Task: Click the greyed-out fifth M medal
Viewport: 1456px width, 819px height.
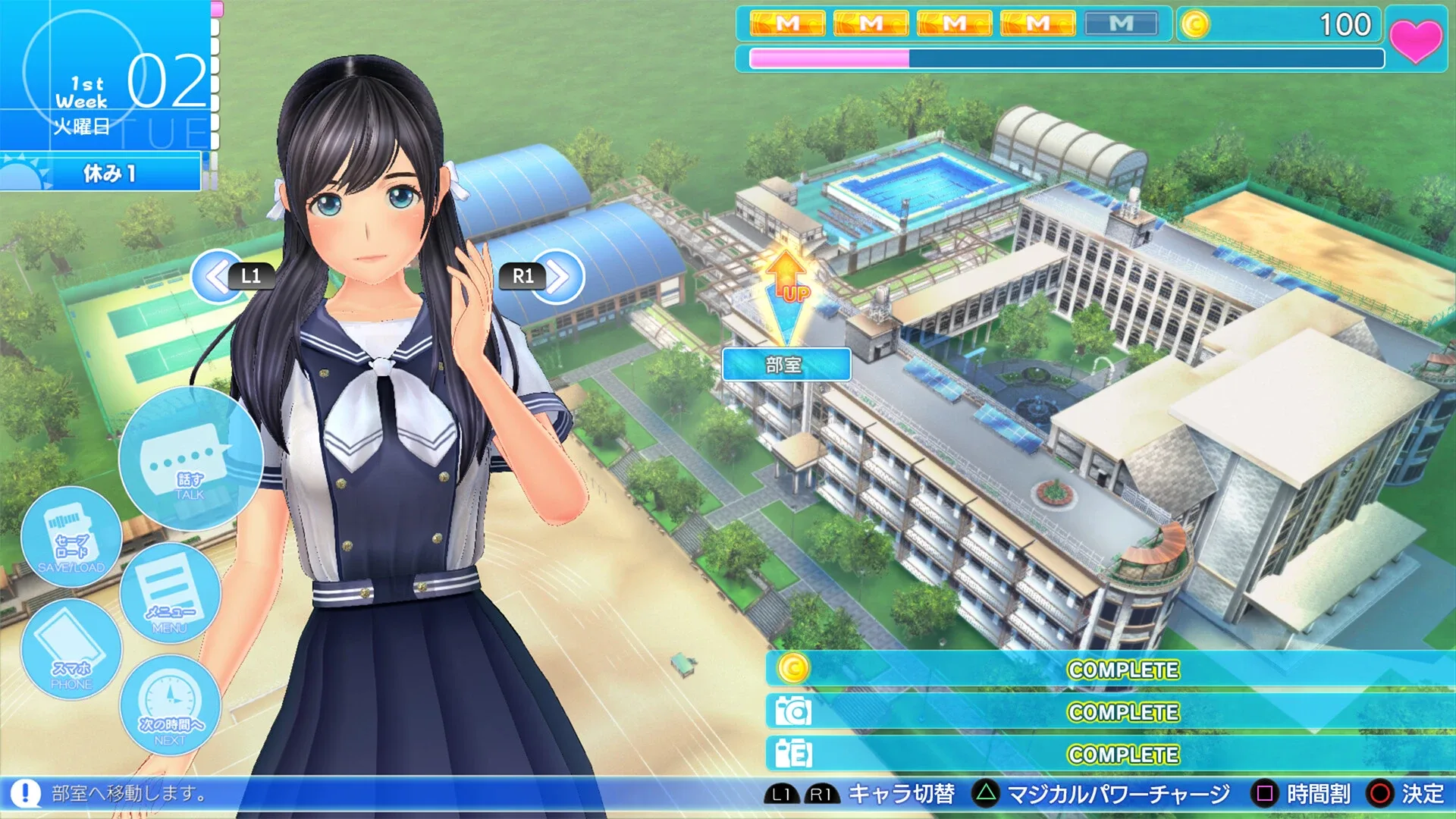Action: point(1120,24)
